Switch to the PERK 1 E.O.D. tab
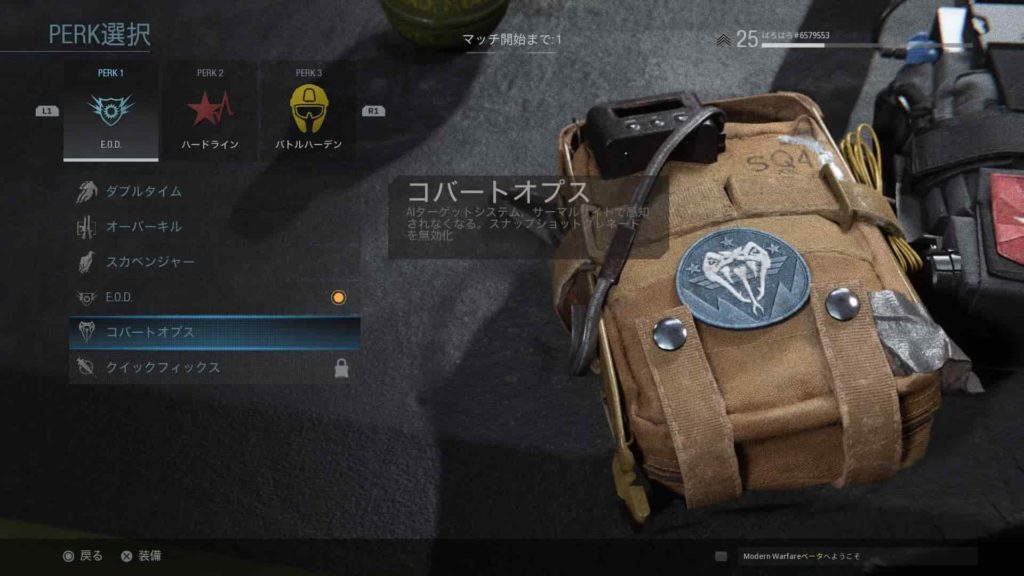The width and height of the screenshot is (1024, 576). point(110,112)
